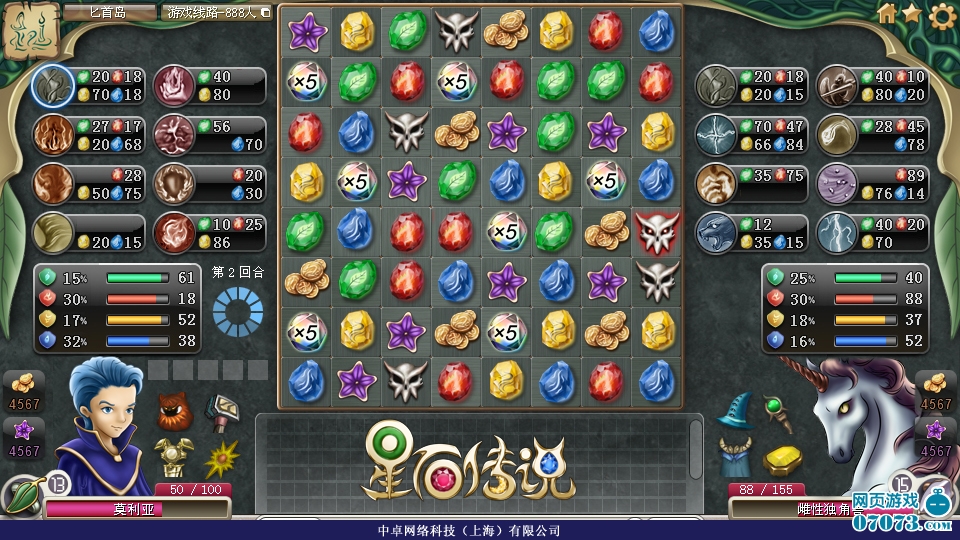Open the settings gear icon
This screenshot has width=960, height=540.
(x=942, y=15)
